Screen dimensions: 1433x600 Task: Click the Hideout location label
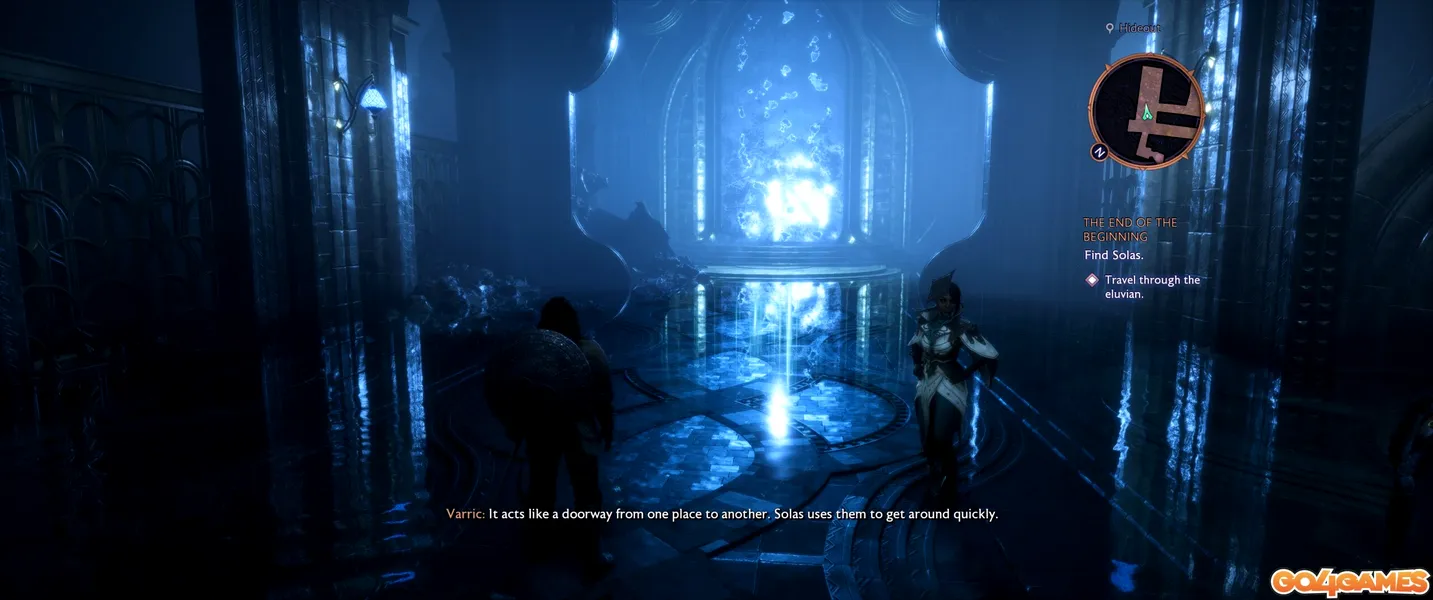tap(1139, 29)
